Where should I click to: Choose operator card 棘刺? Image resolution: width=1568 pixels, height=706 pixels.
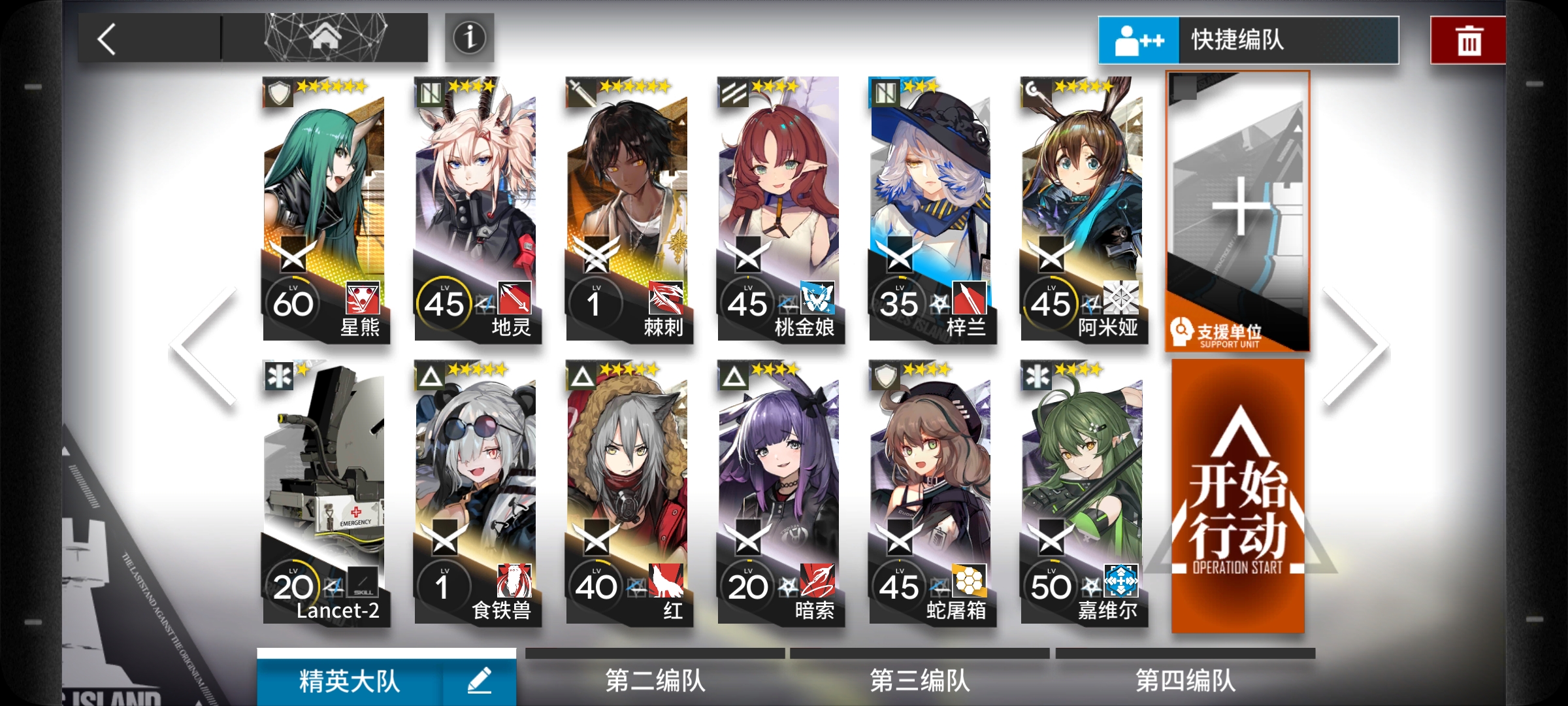pyautogui.click(x=629, y=209)
